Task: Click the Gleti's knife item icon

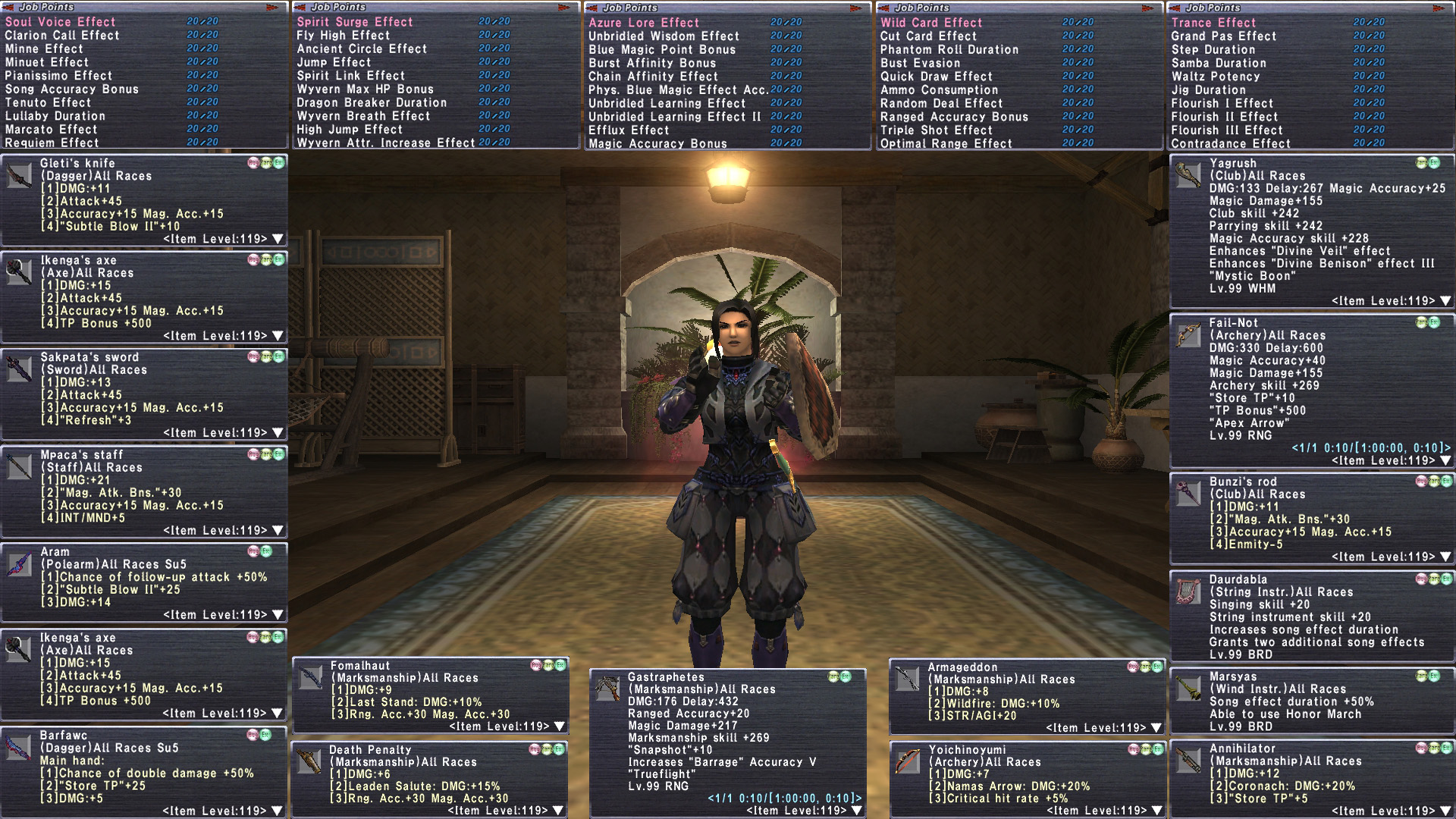Action: tap(19, 176)
